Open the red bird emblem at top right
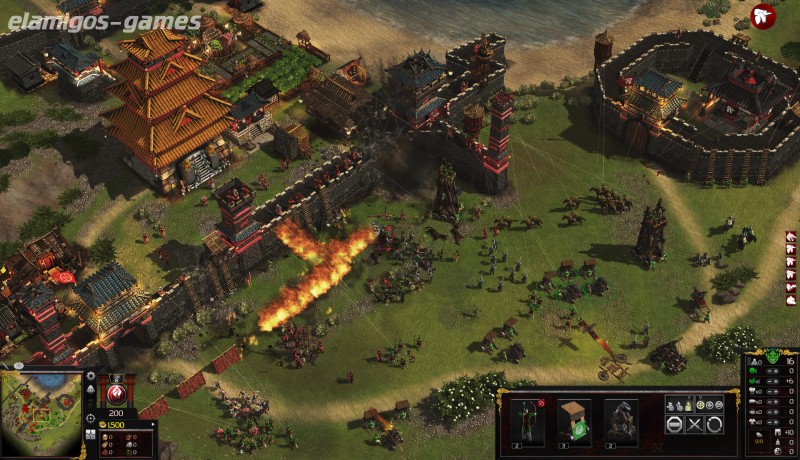The height and width of the screenshot is (460, 800). (x=763, y=17)
